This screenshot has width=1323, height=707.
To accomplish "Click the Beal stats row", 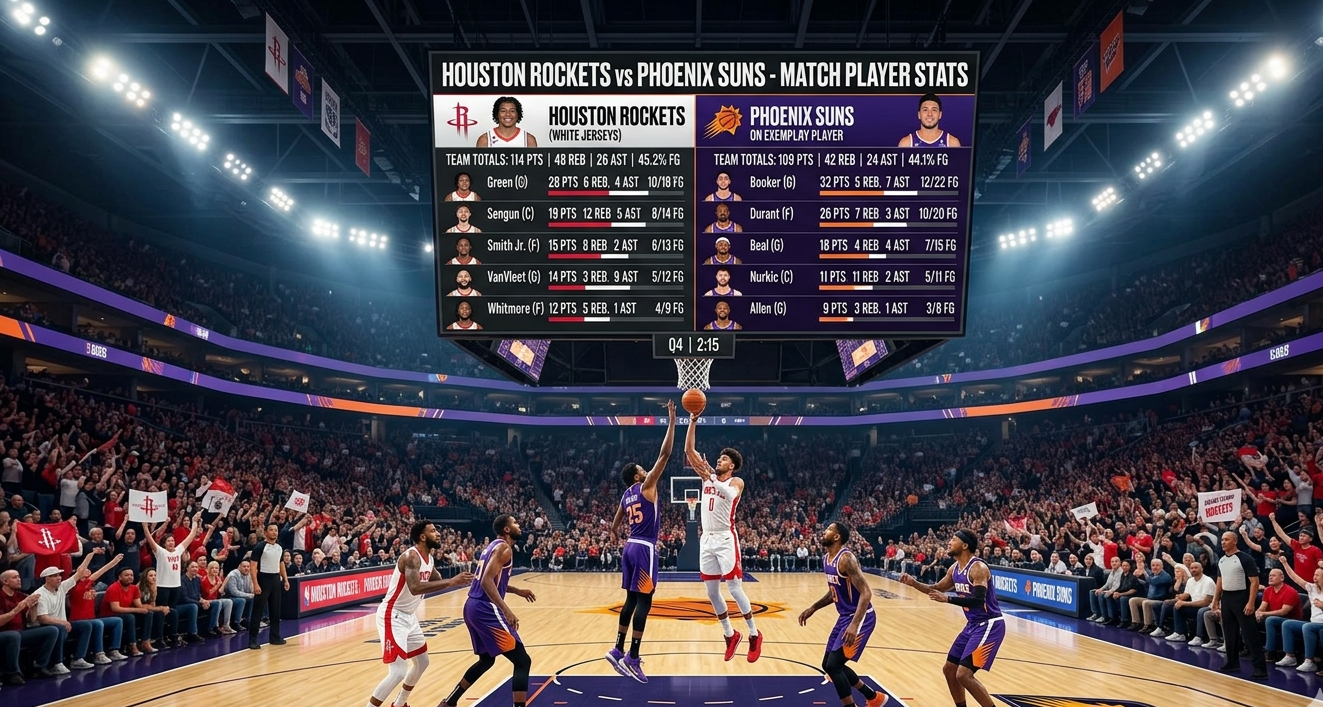I will 832,246.
